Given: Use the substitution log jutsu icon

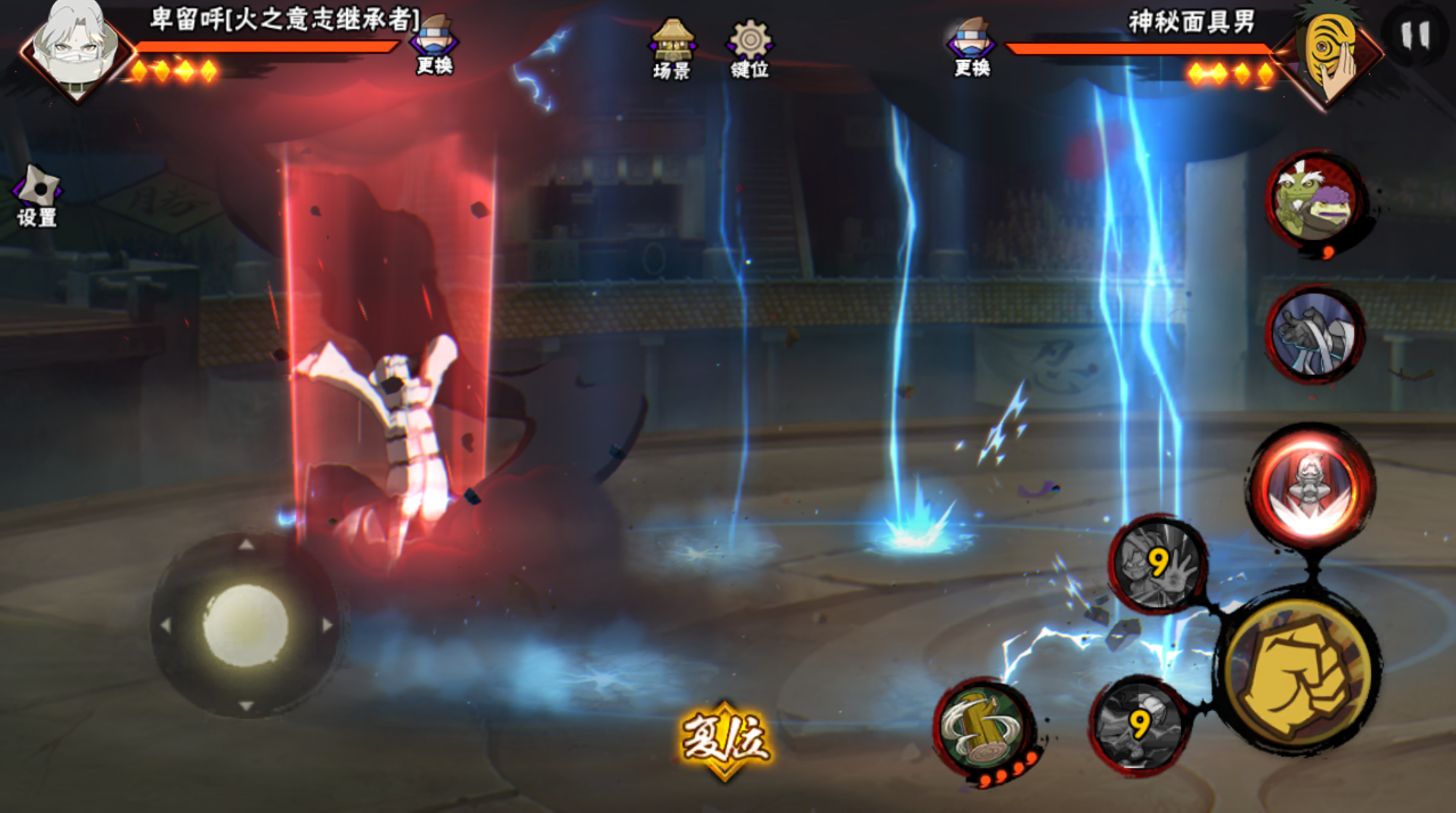Looking at the screenshot, I should point(983,727).
